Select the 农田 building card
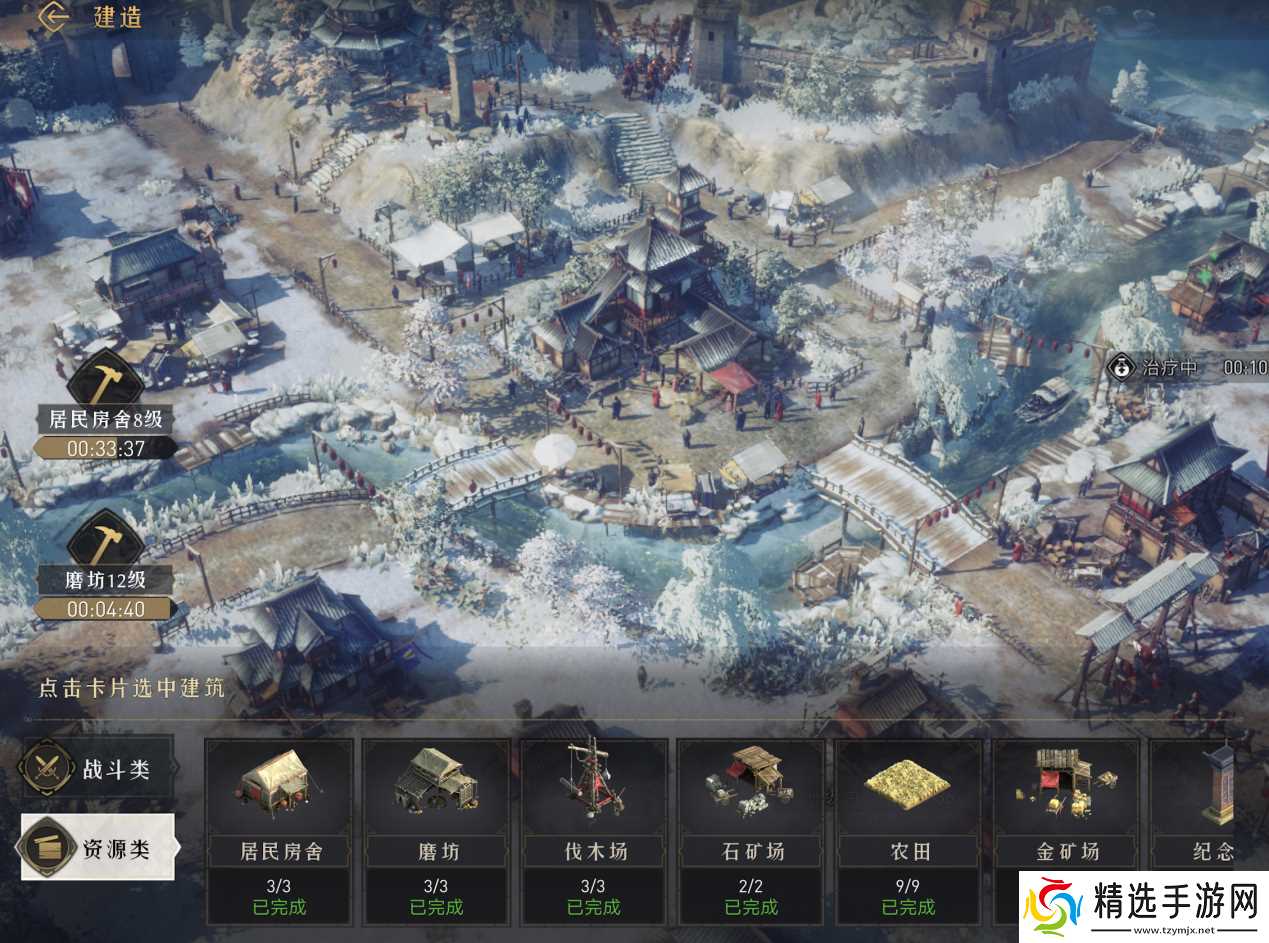This screenshot has height=943, width=1269. point(909,829)
